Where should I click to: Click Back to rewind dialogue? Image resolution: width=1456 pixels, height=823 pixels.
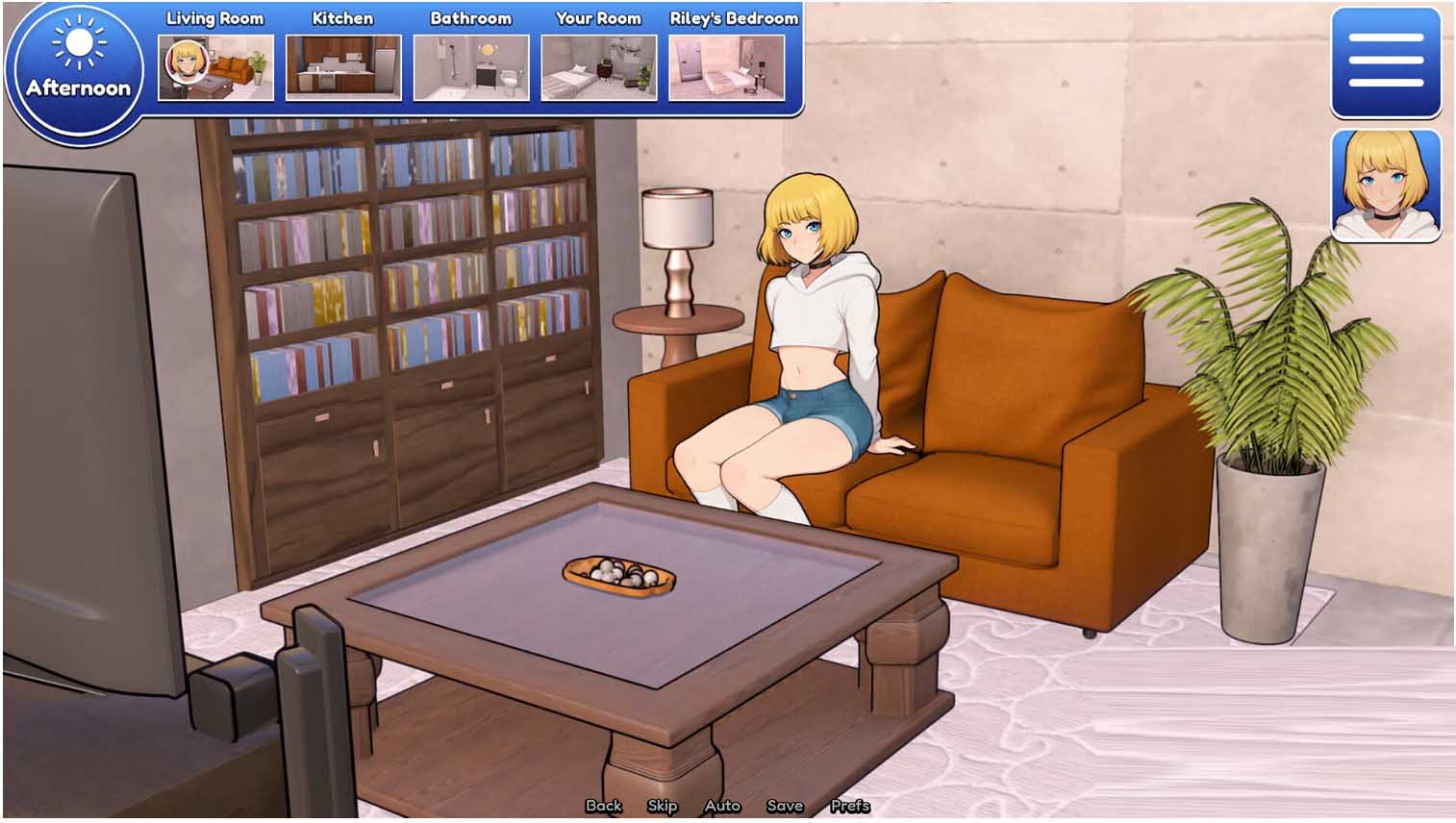[x=604, y=806]
